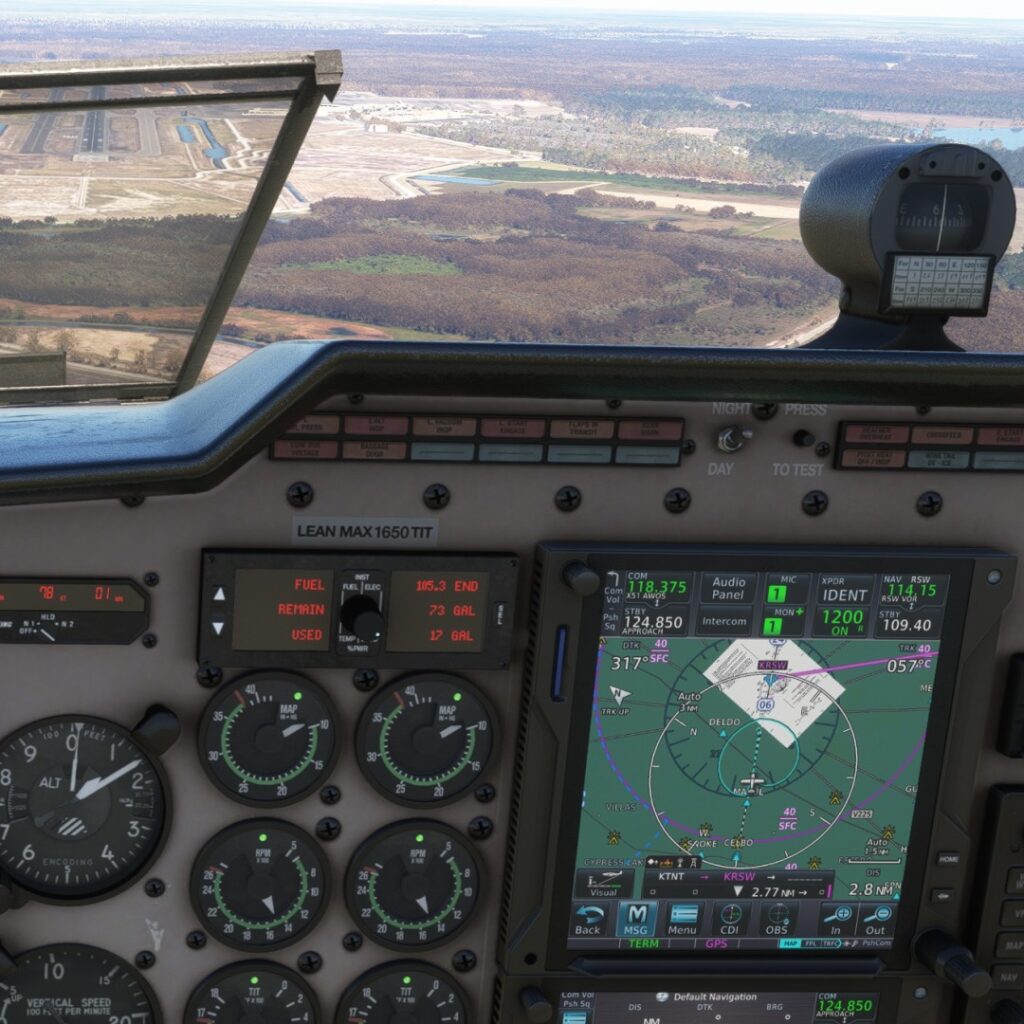Viewport: 1024px width, 1024px height.
Task: Activate the XPDR IDENT button
Action: pos(845,588)
